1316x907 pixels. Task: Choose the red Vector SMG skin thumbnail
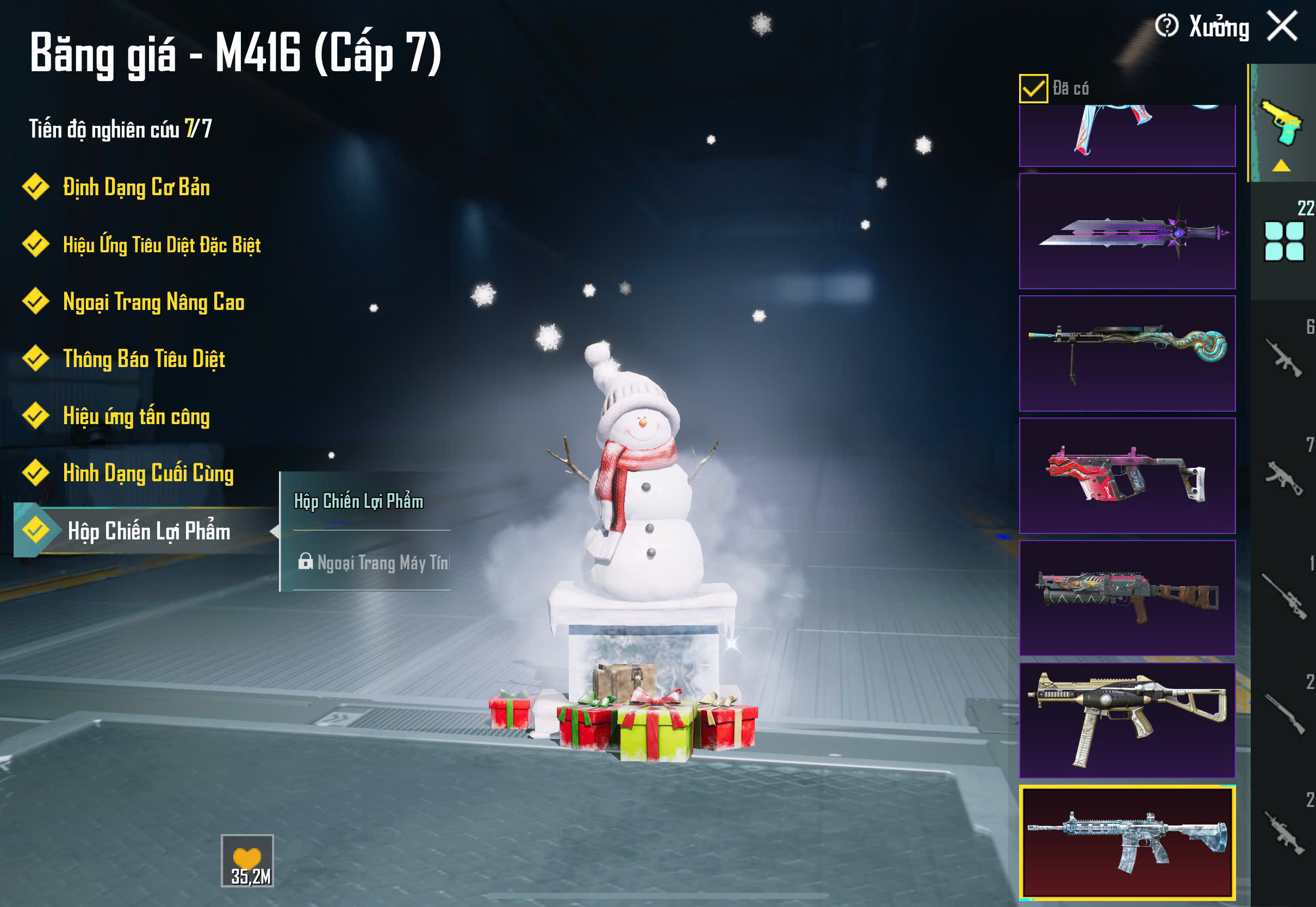tap(1127, 476)
